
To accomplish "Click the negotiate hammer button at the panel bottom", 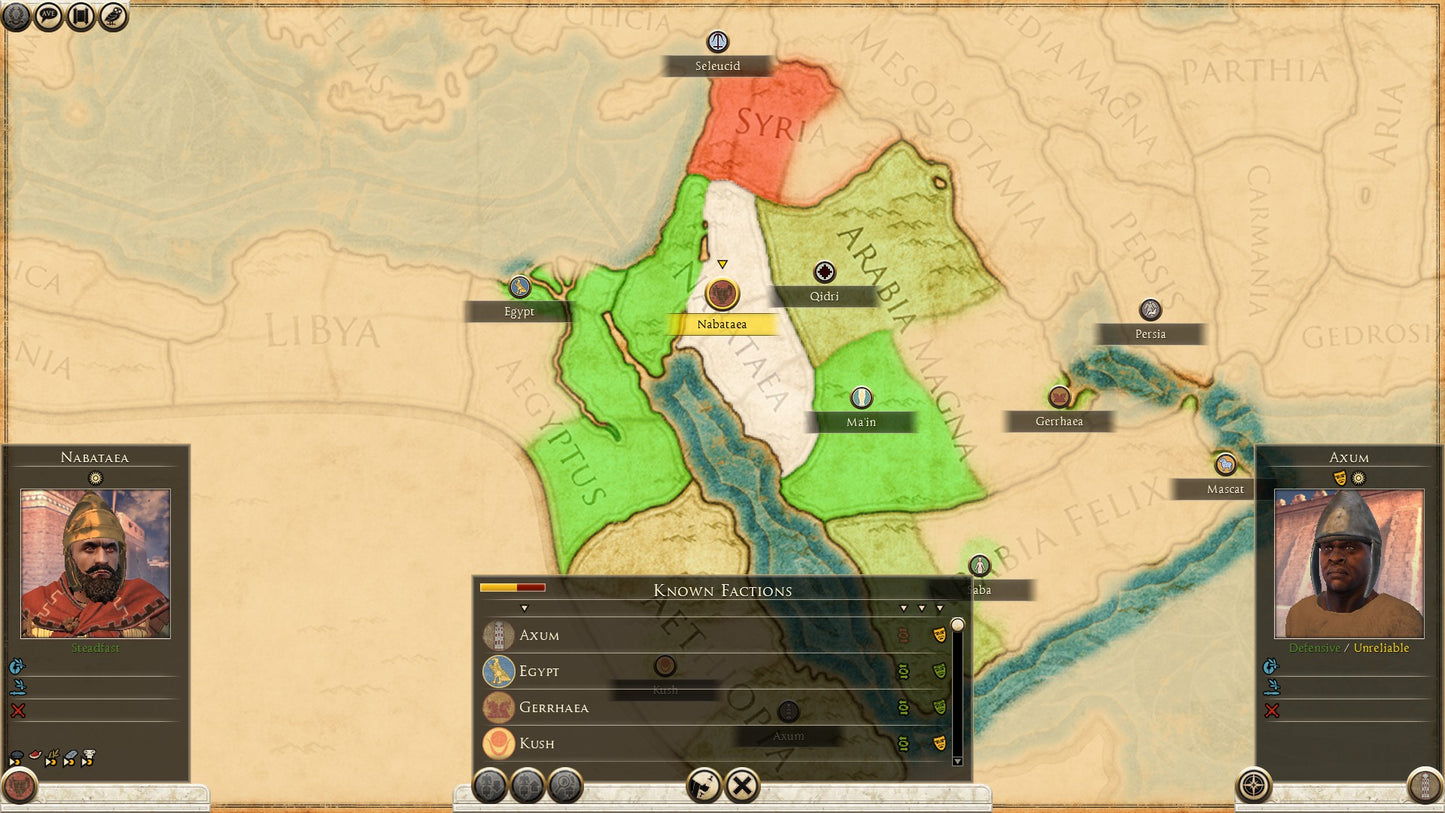I will [x=703, y=786].
